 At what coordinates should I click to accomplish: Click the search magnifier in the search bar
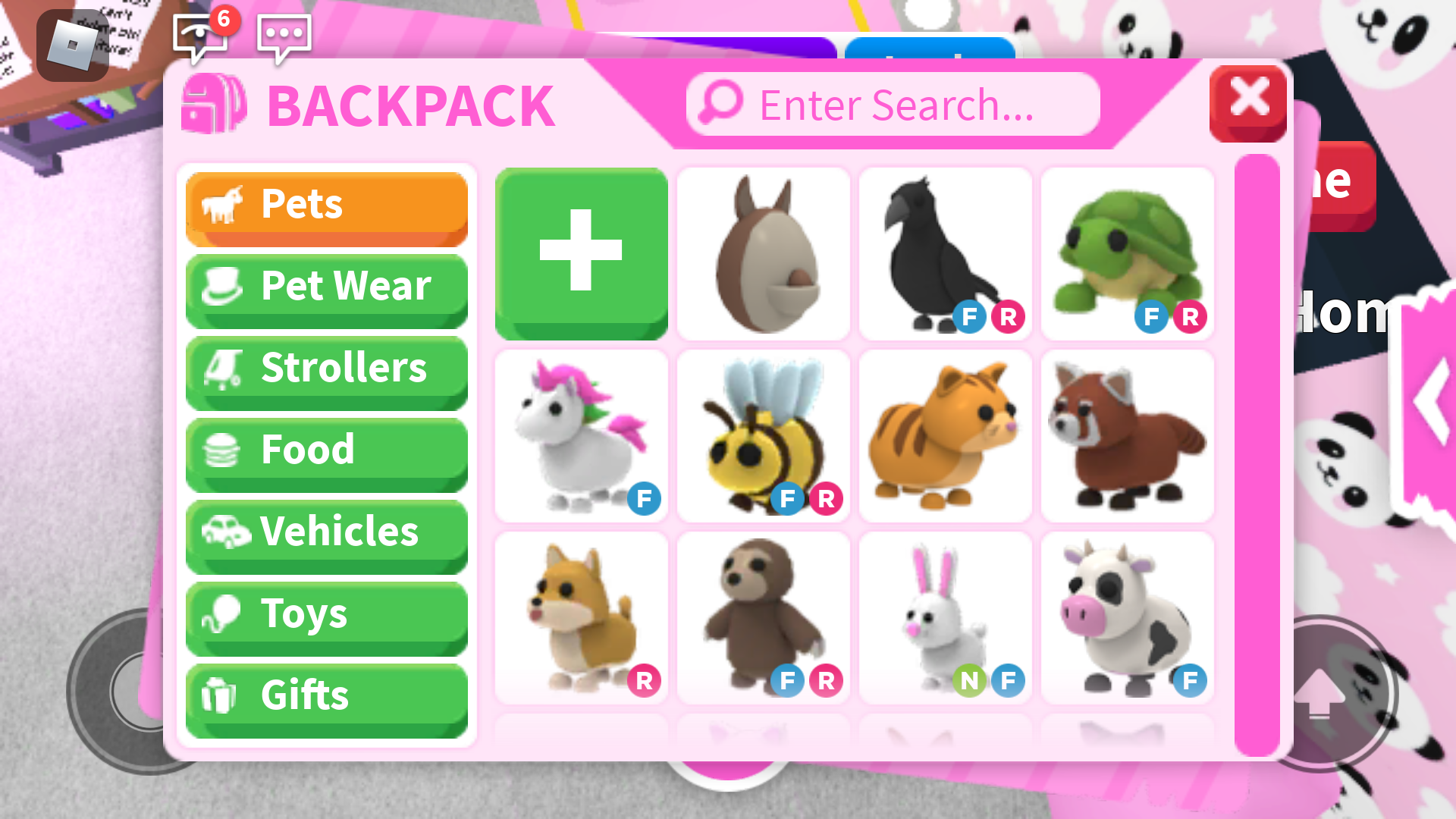tap(719, 105)
